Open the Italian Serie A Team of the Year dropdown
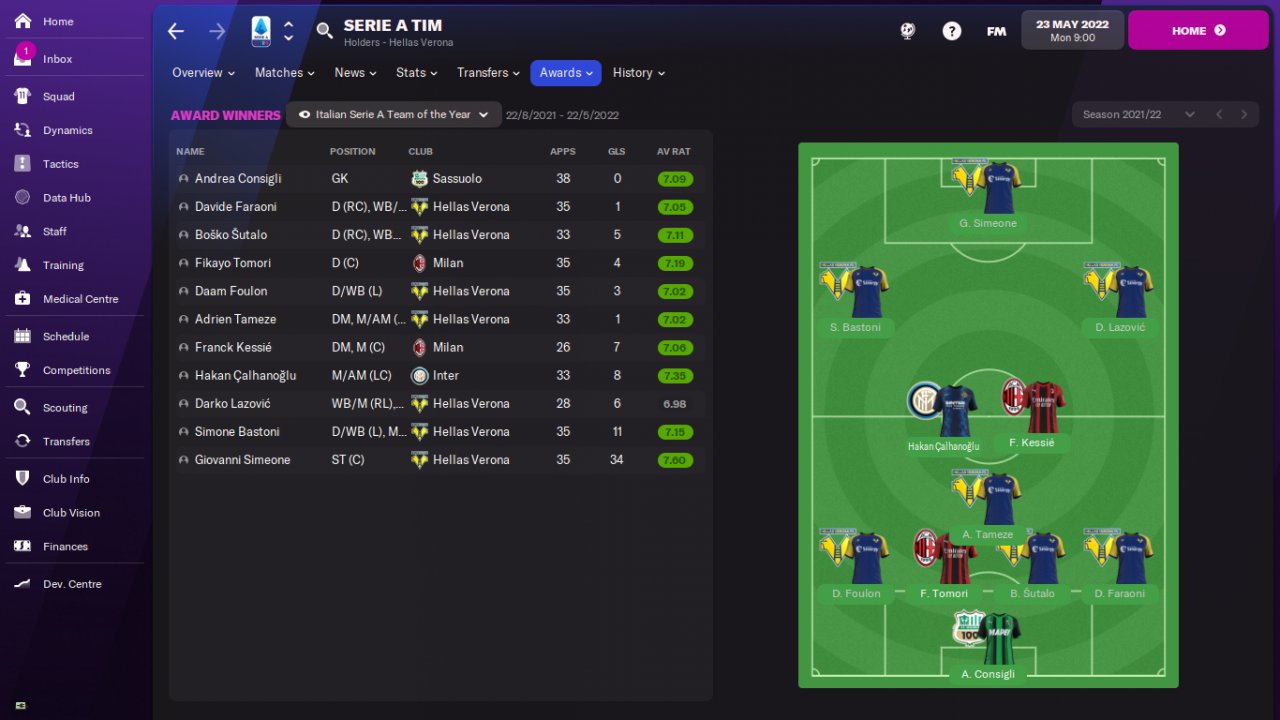This screenshot has height=720, width=1280. tap(394, 115)
